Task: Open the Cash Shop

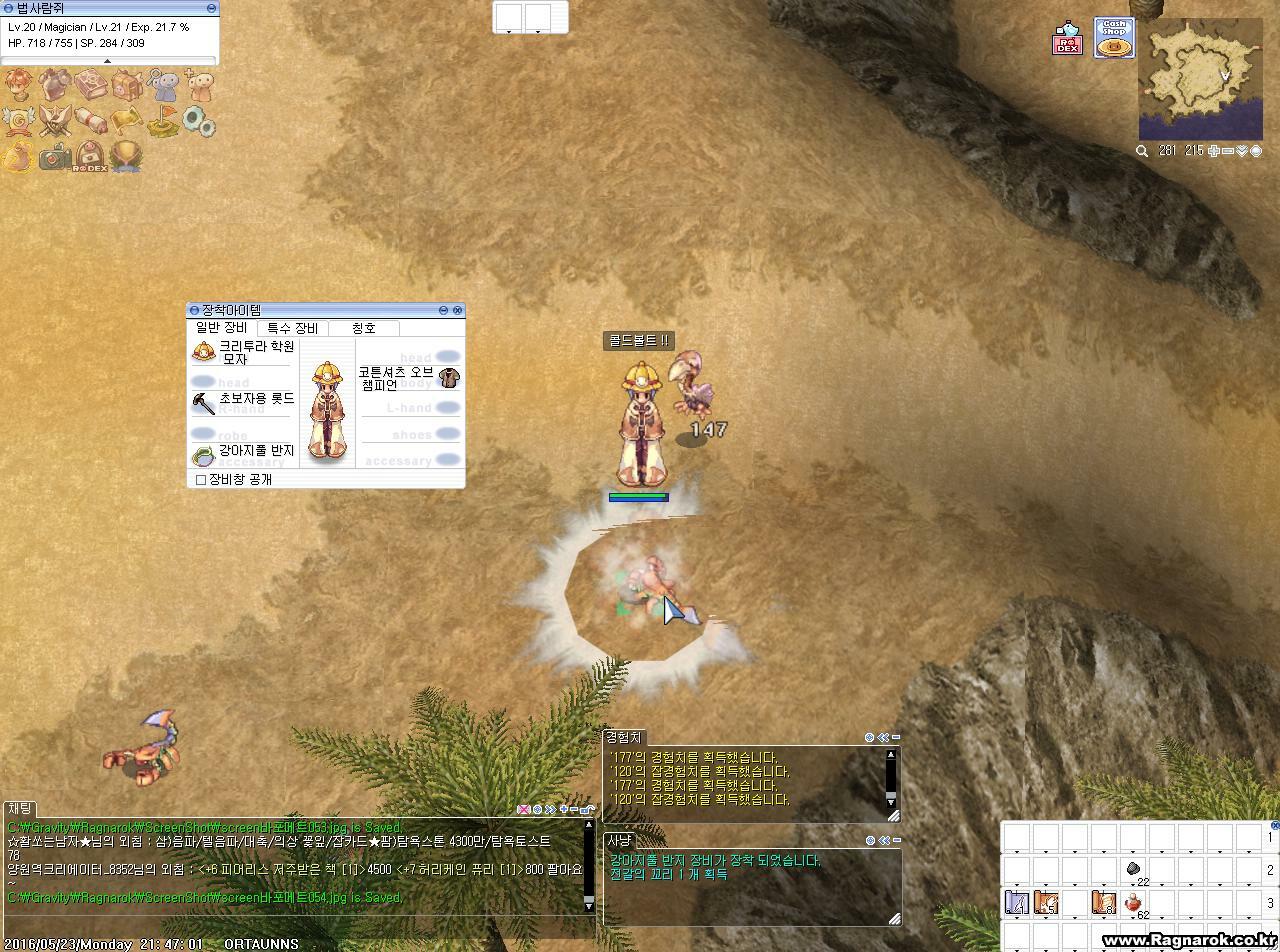Action: [1113, 38]
